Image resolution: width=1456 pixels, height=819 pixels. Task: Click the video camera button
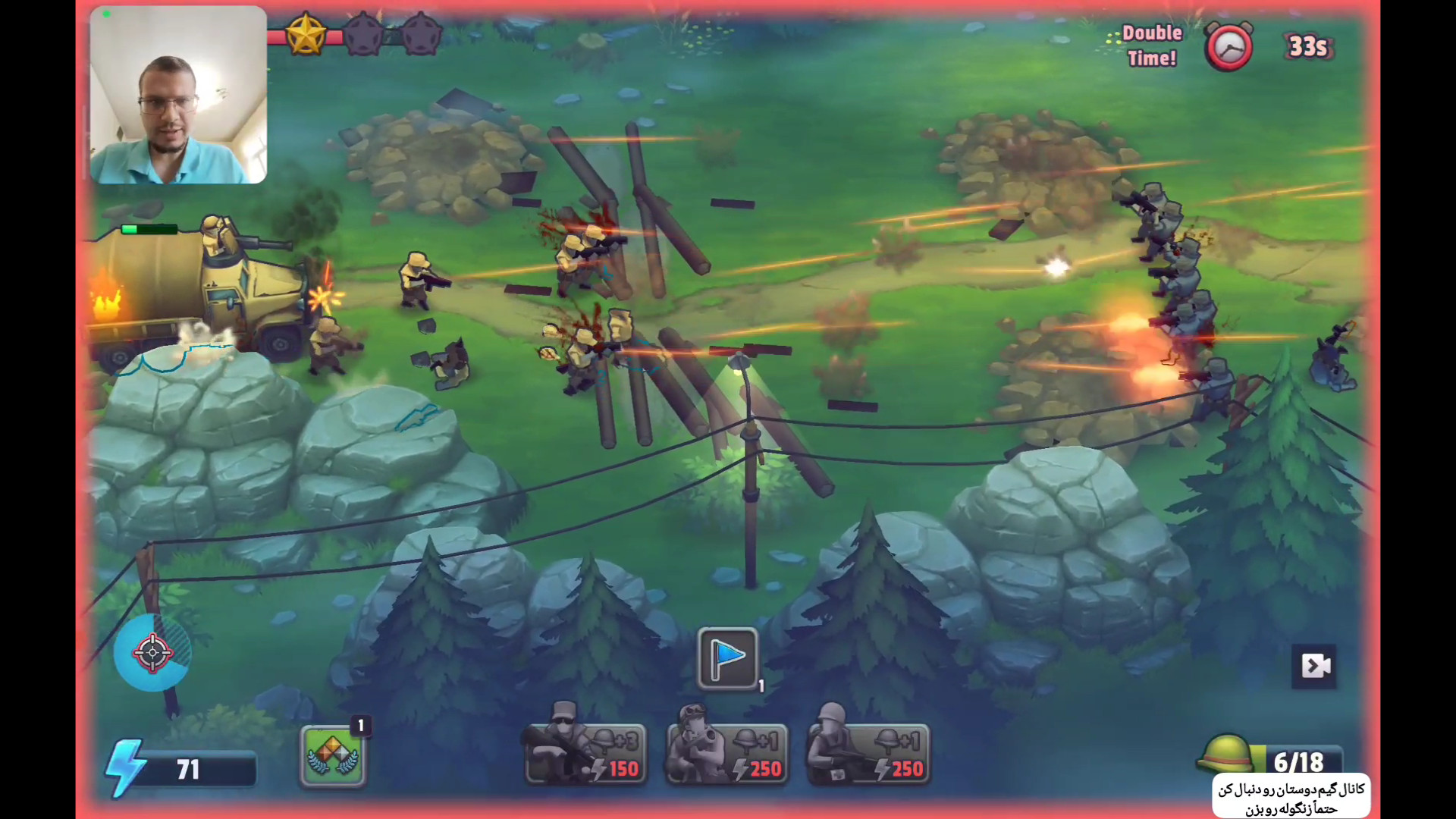(1313, 667)
